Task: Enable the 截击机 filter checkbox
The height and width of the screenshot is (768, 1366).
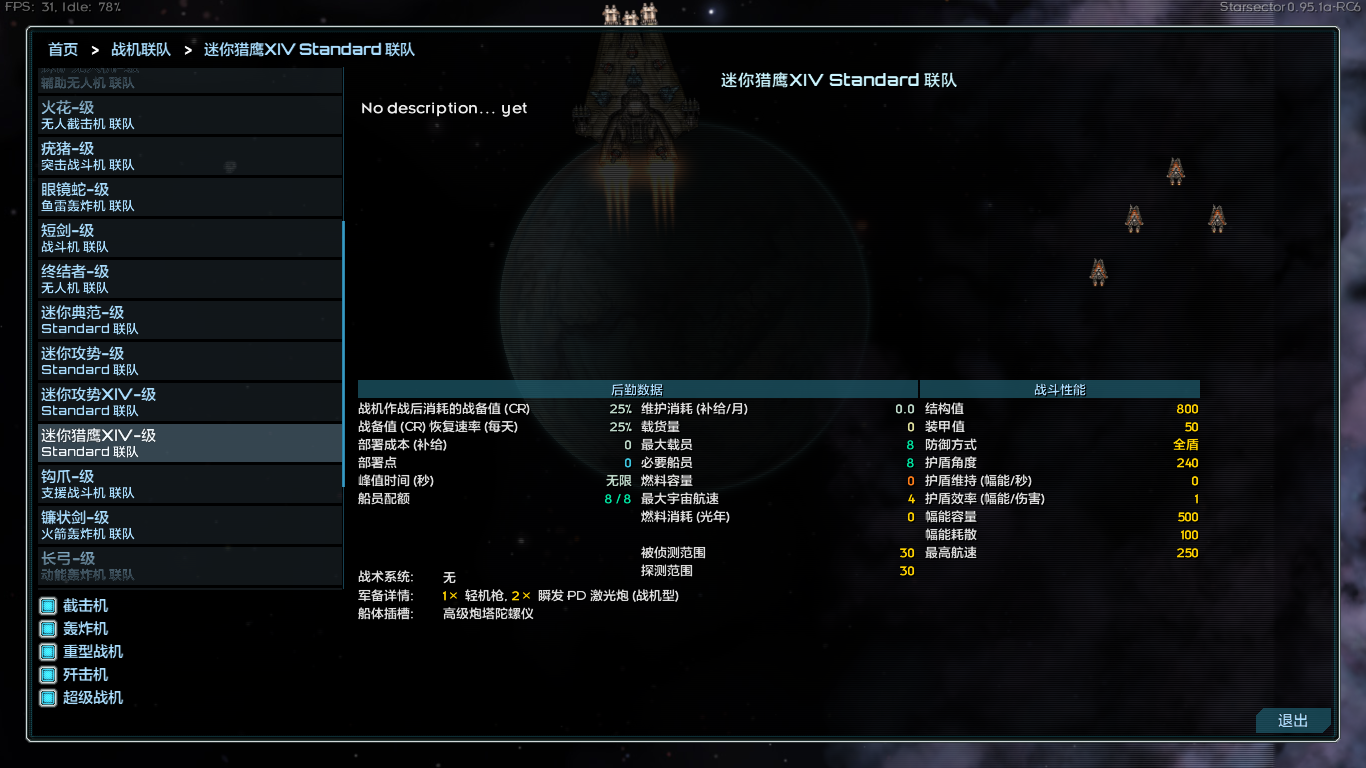Action: [x=46, y=605]
